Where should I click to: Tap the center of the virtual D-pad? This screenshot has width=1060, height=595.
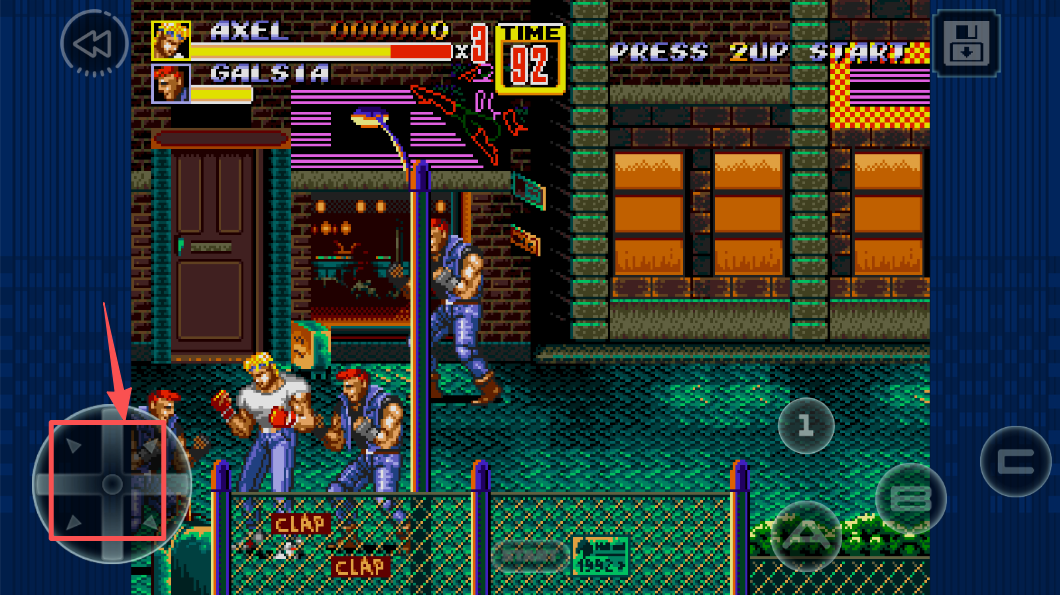pyautogui.click(x=111, y=483)
